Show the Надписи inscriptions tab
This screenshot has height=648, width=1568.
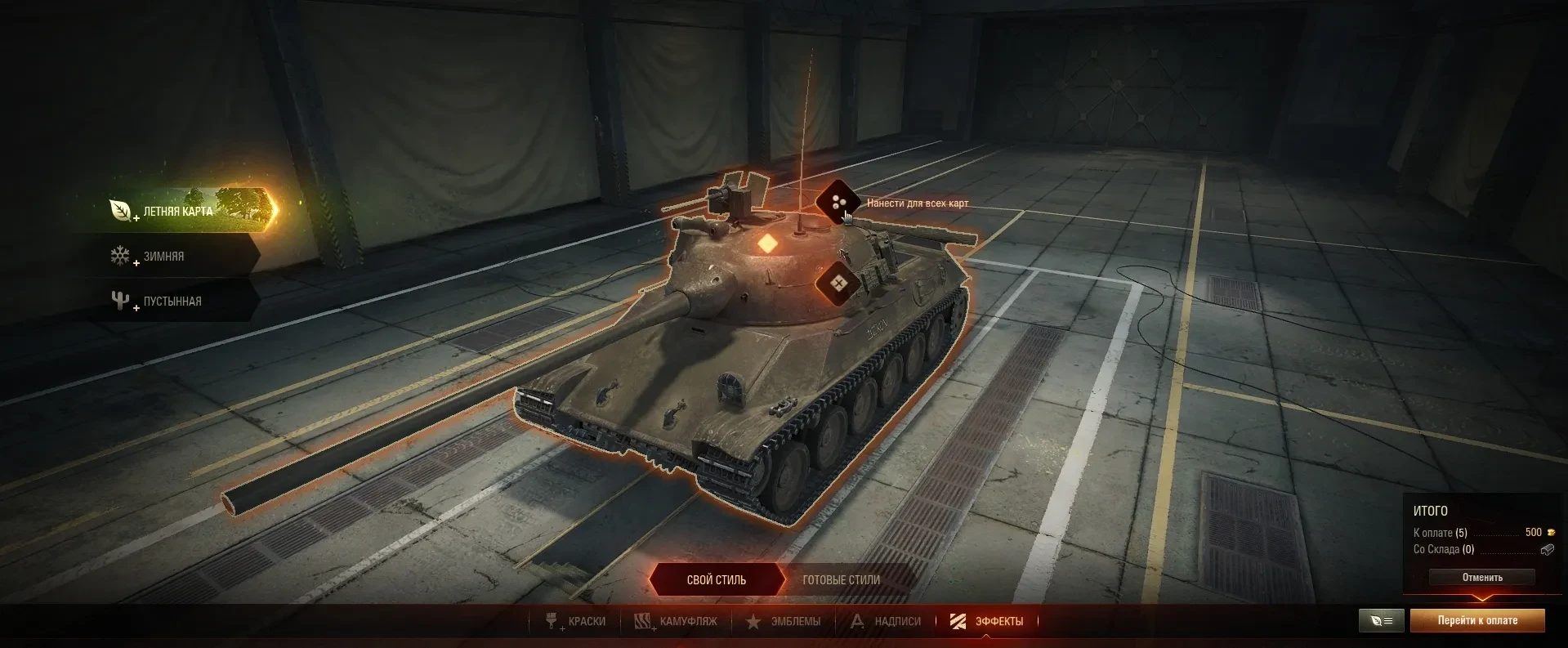(x=886, y=622)
